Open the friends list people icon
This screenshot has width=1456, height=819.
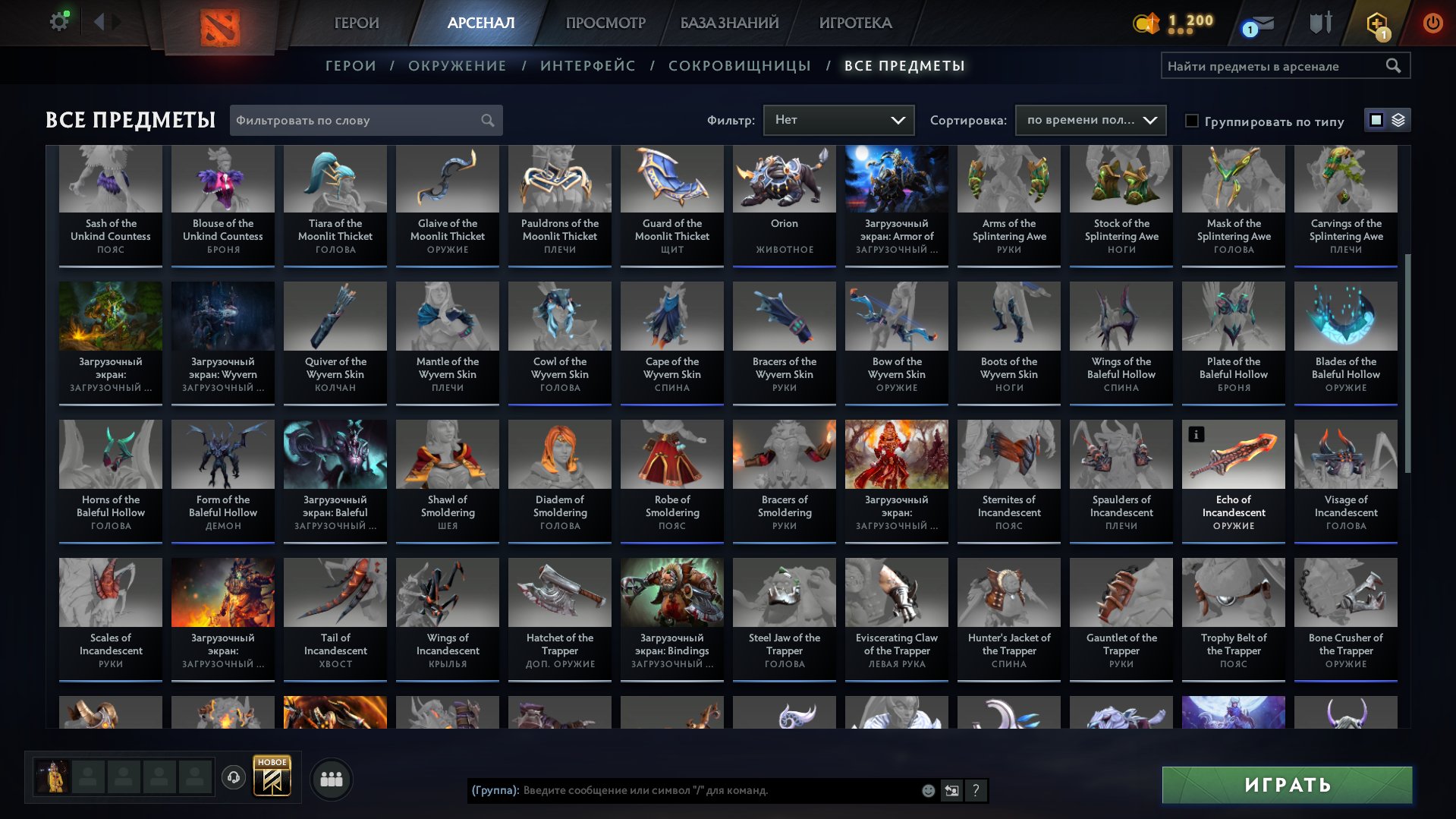coord(330,778)
